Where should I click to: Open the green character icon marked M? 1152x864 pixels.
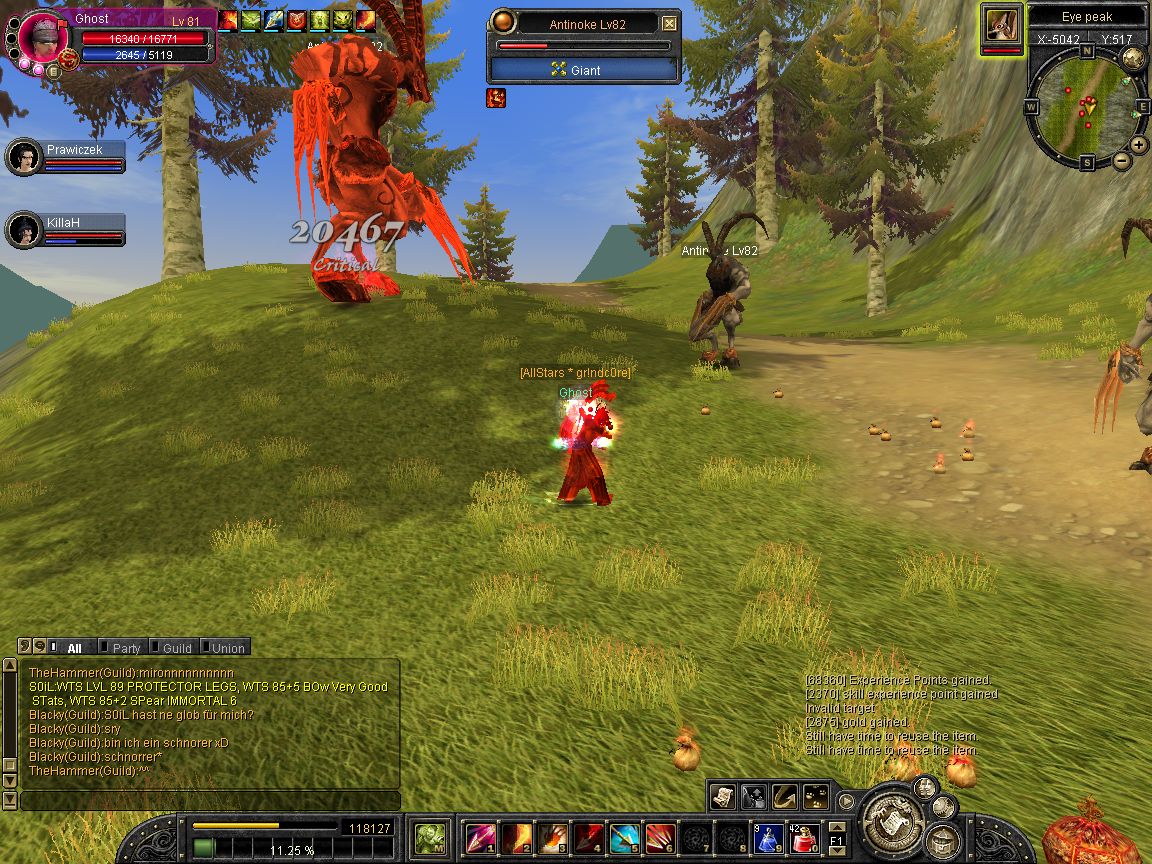430,837
